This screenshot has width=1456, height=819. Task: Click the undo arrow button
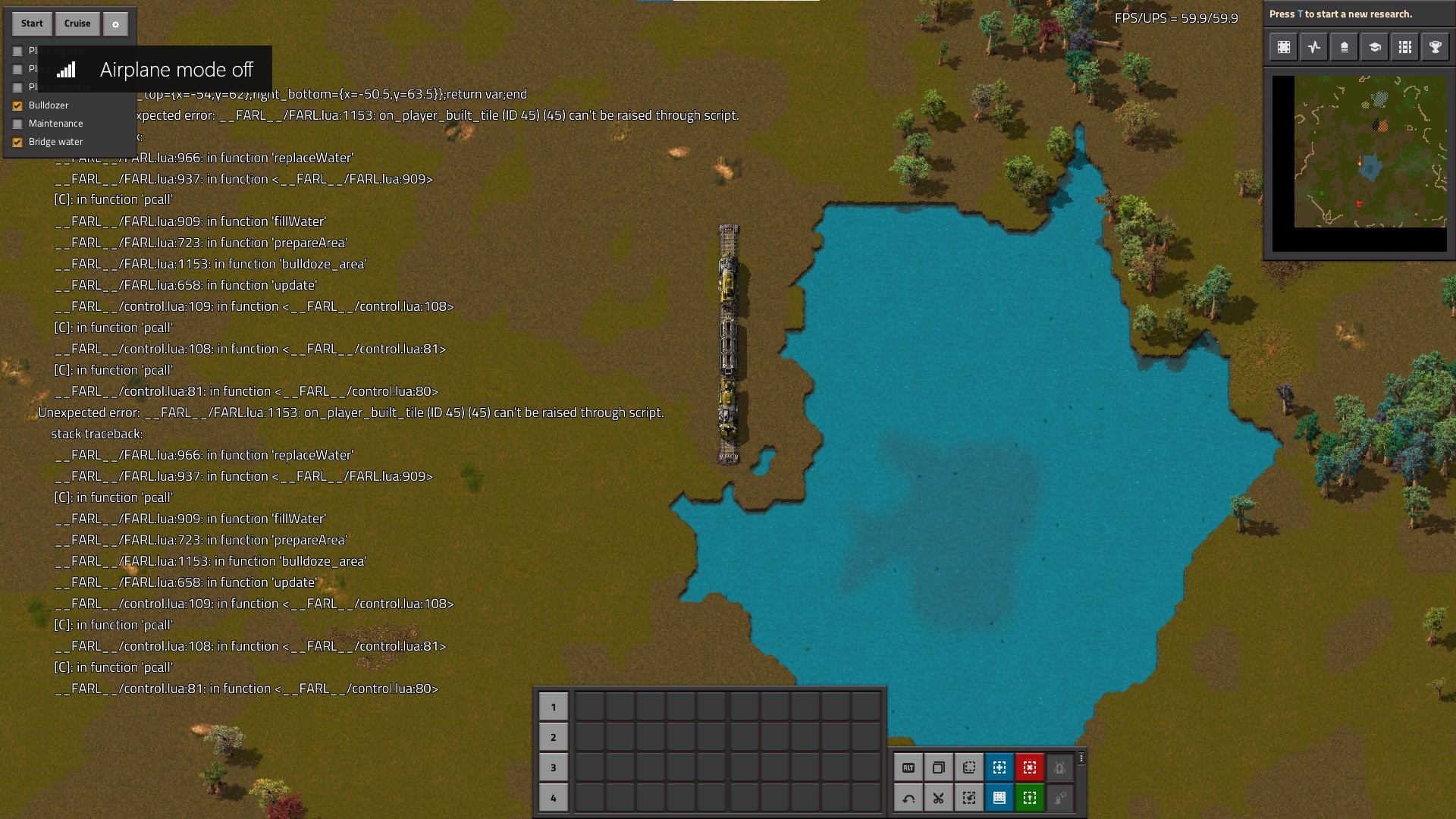pos(908,798)
